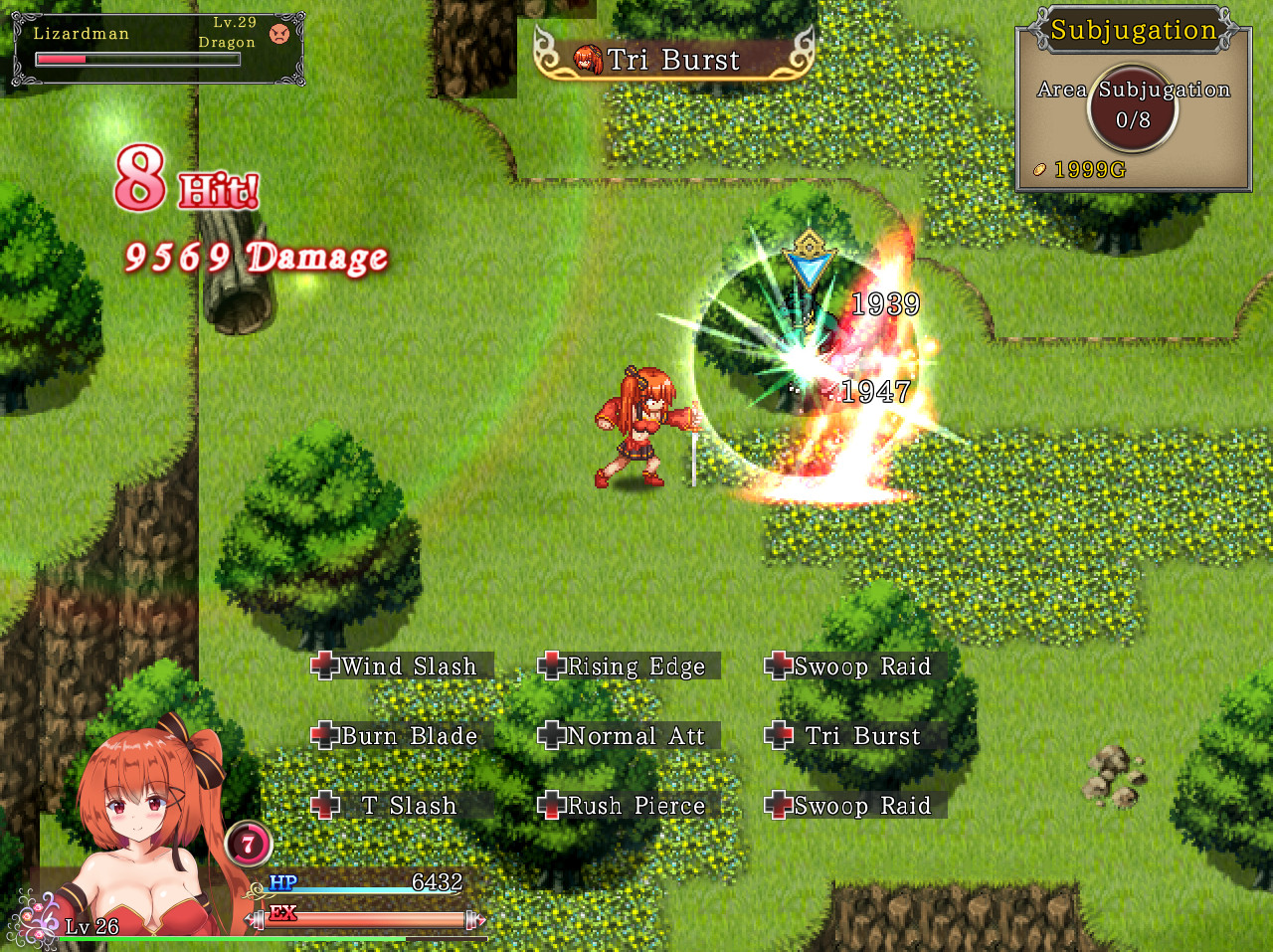
Task: Click the Lizardman HP bar
Action: pyautogui.click(x=137, y=58)
